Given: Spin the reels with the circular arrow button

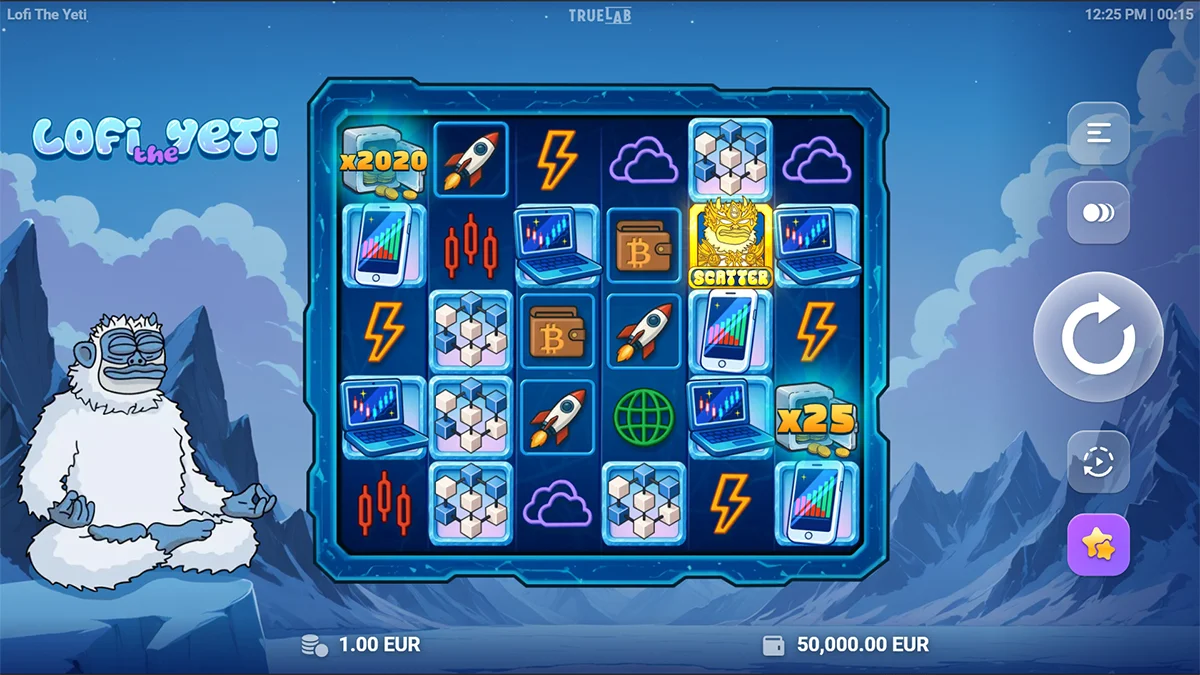Looking at the screenshot, I should 1097,337.
